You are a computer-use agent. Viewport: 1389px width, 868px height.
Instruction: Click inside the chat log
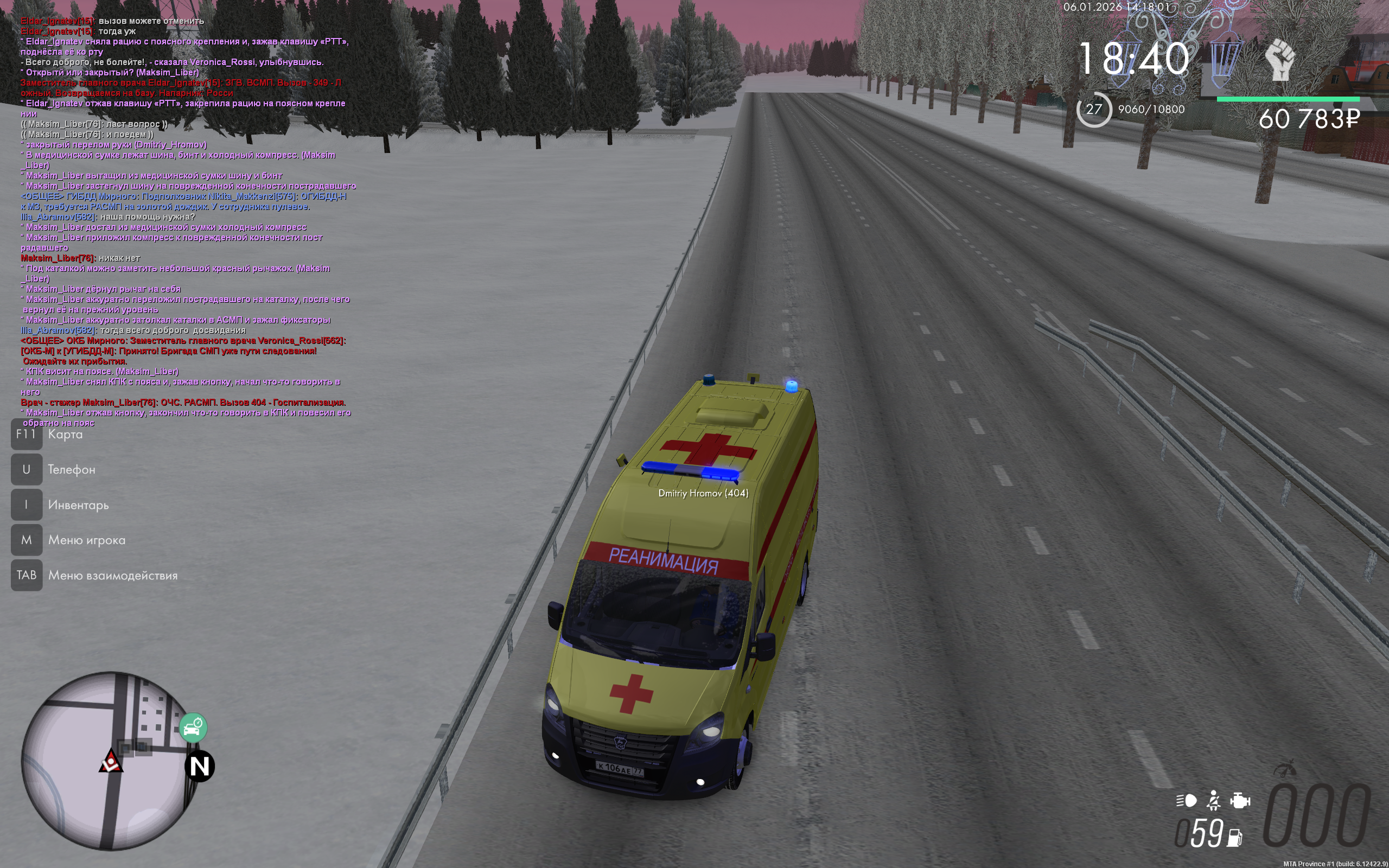[x=184, y=218]
